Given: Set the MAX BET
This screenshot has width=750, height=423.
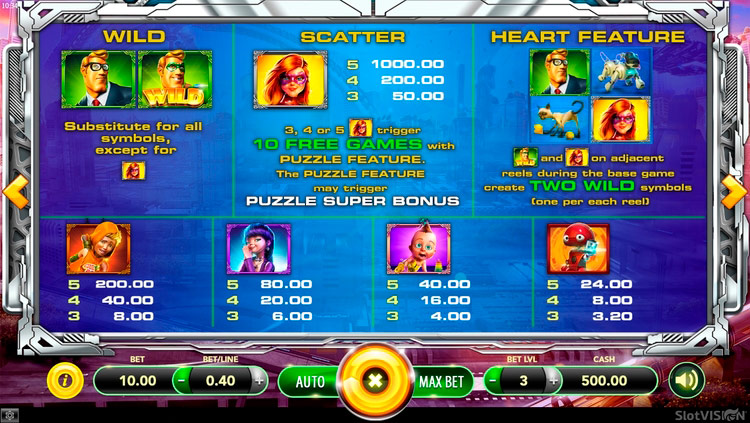Looking at the screenshot, I should click(x=440, y=381).
